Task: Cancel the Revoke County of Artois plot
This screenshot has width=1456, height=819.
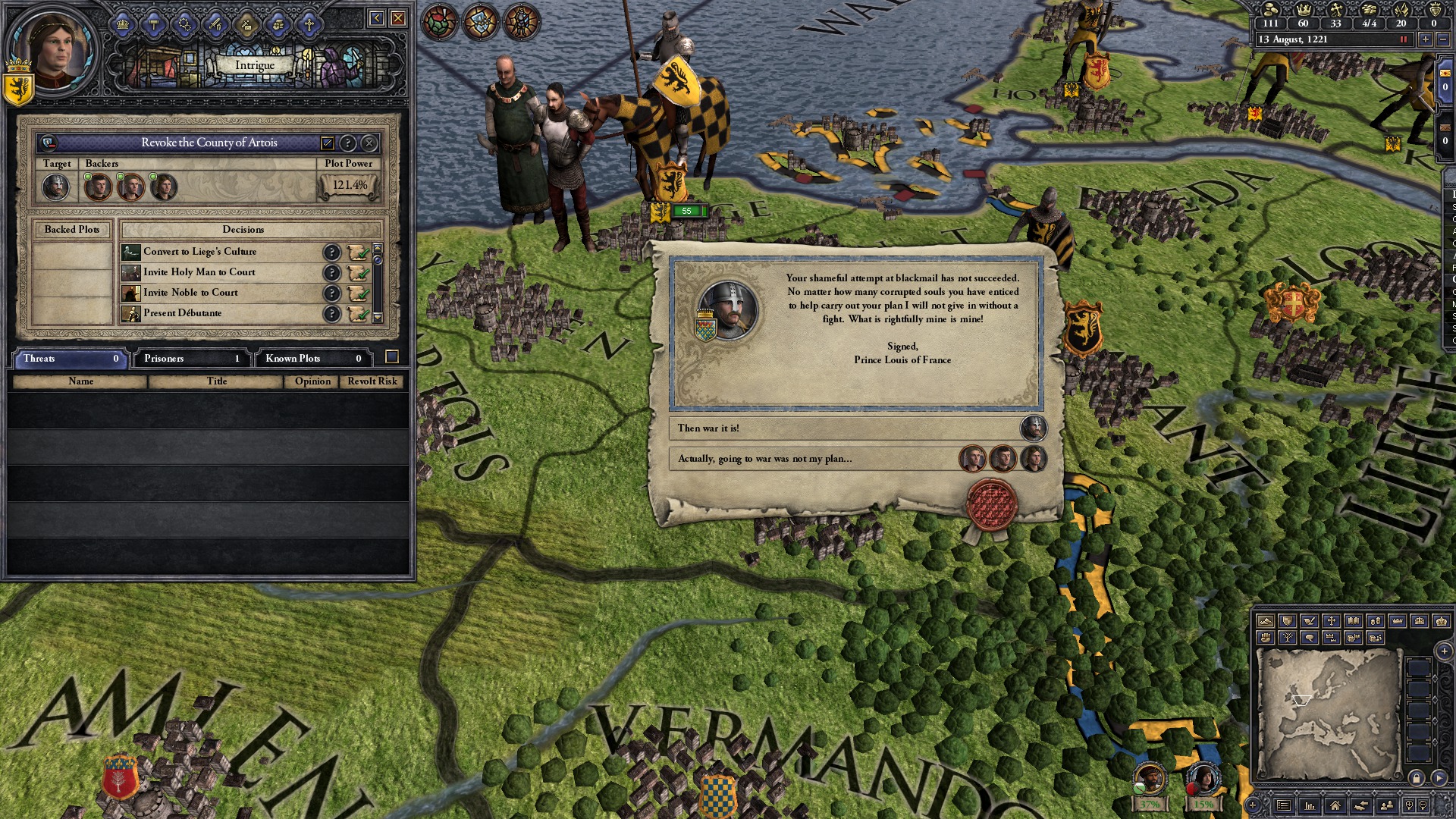Action: coord(369,143)
